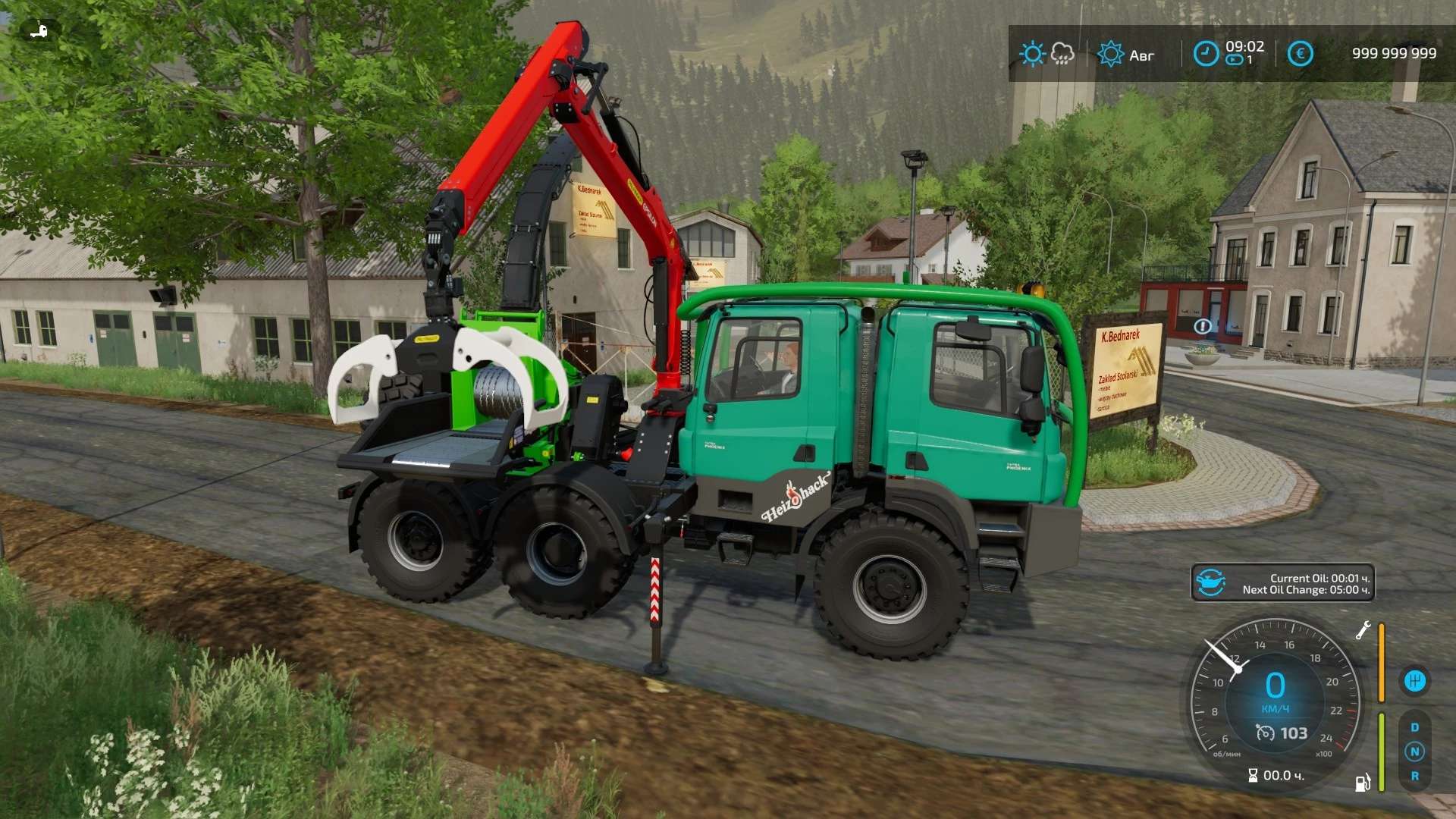
Task: Select Neutral gear N
Action: coord(1414,752)
